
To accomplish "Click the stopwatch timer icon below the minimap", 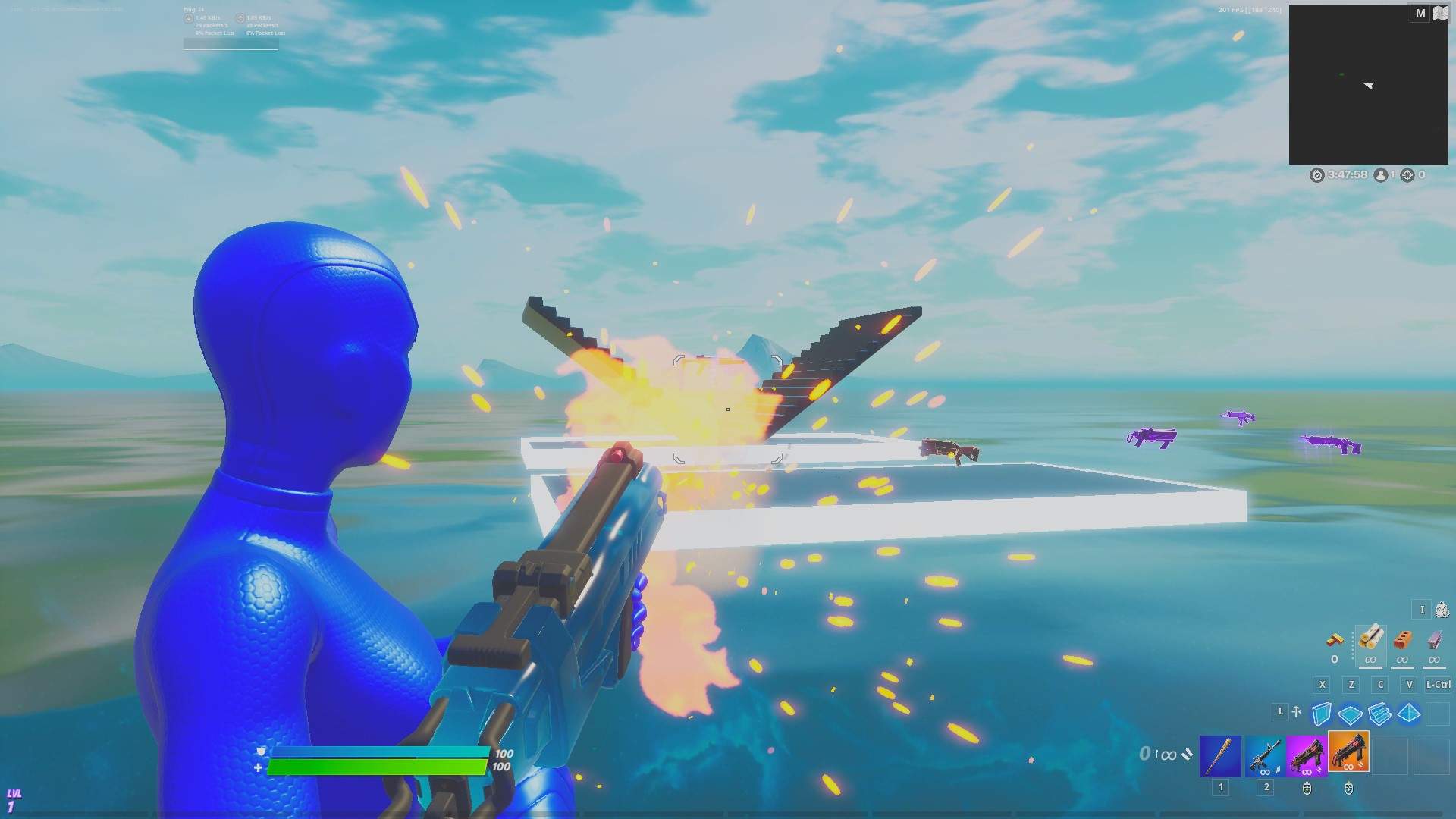I will [1318, 174].
